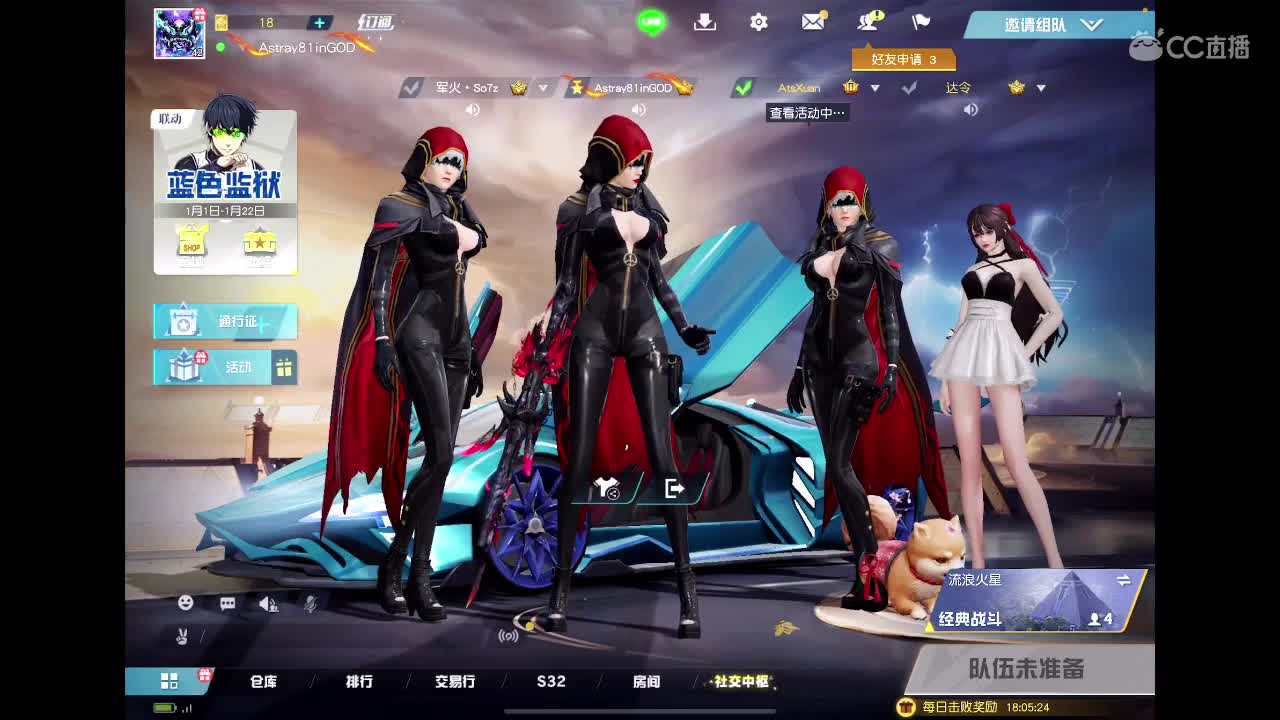
Task: Open the emoji icon in the bottom-left corner
Action: pyautogui.click(x=185, y=603)
